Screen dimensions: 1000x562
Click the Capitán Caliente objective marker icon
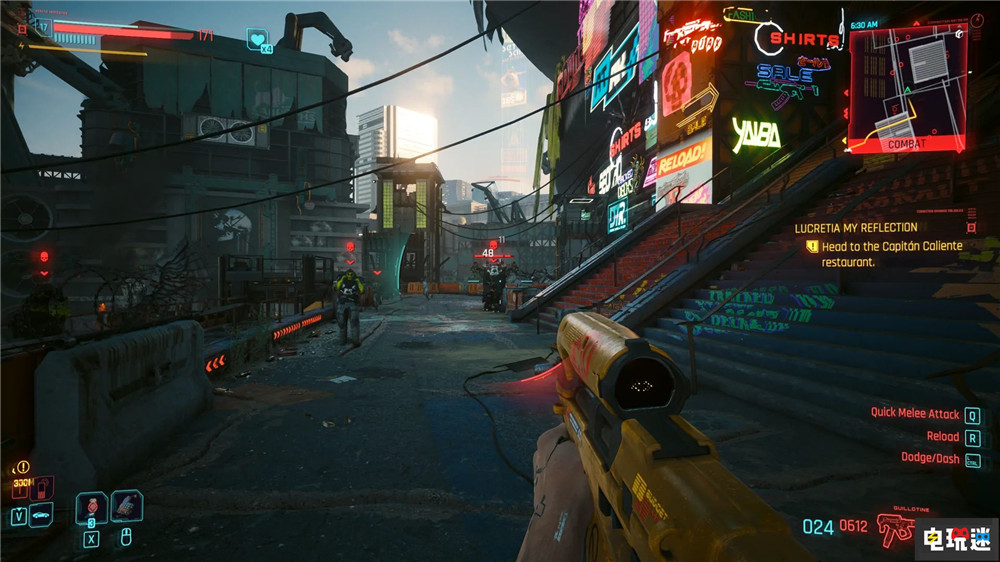click(813, 246)
